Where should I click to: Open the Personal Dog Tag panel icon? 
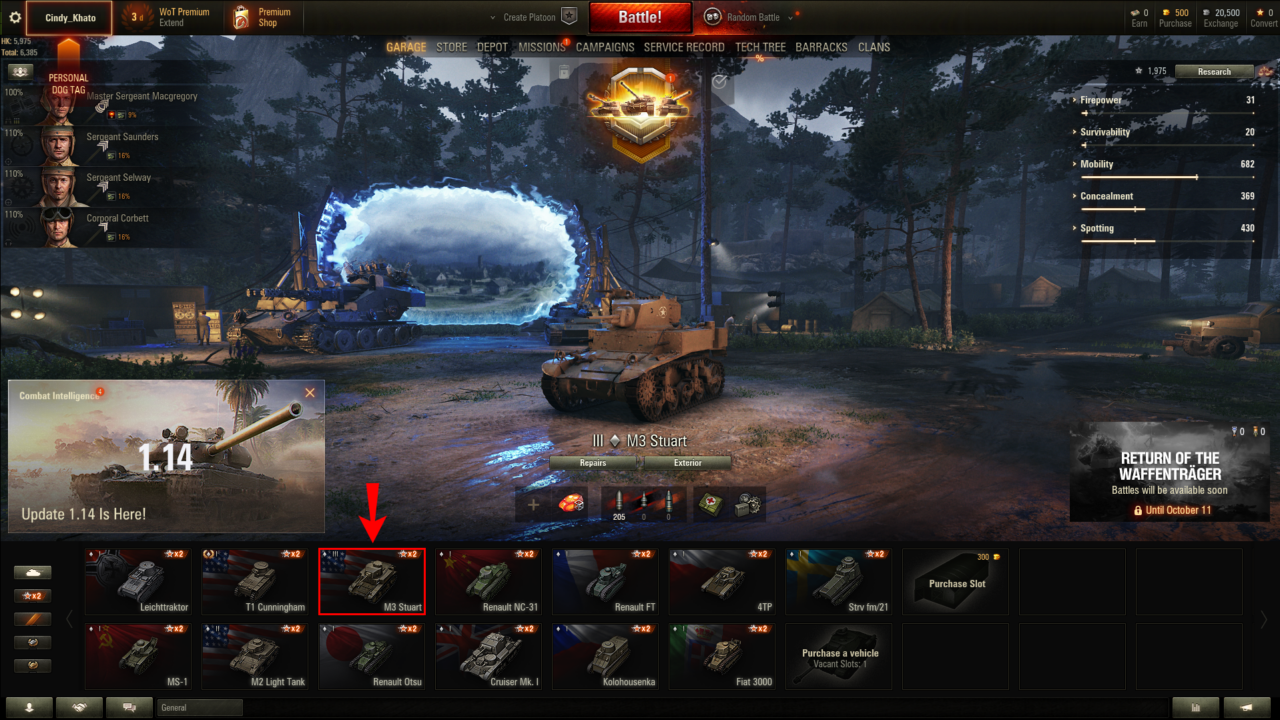pos(22,72)
